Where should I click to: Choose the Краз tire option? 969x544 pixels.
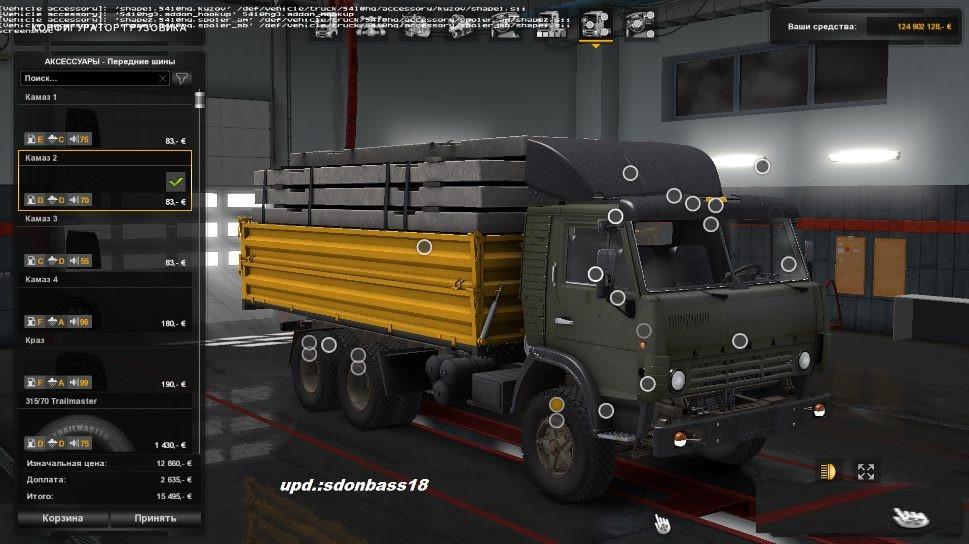pos(105,364)
